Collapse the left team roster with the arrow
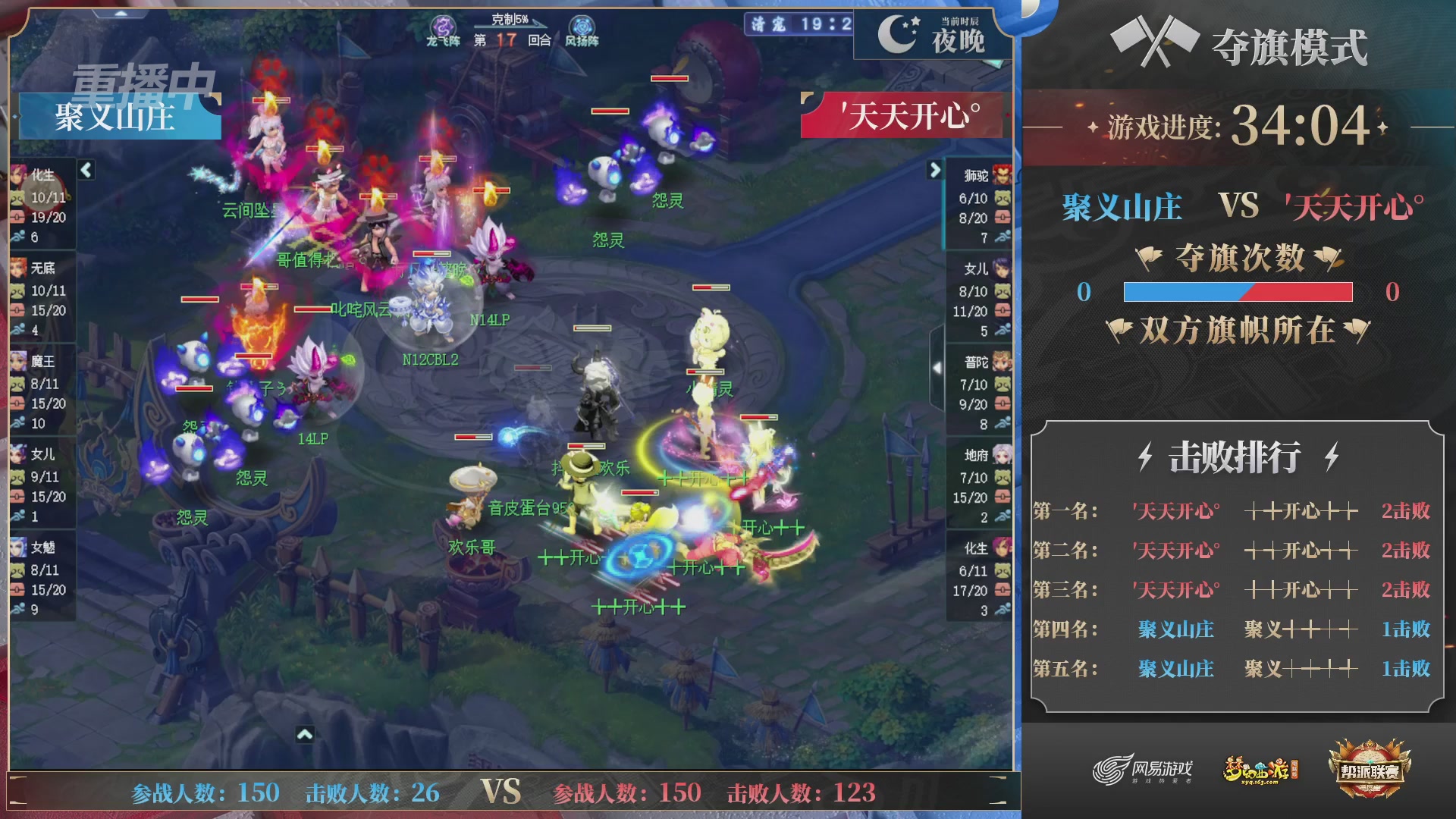Image resolution: width=1456 pixels, height=819 pixels. (x=86, y=171)
